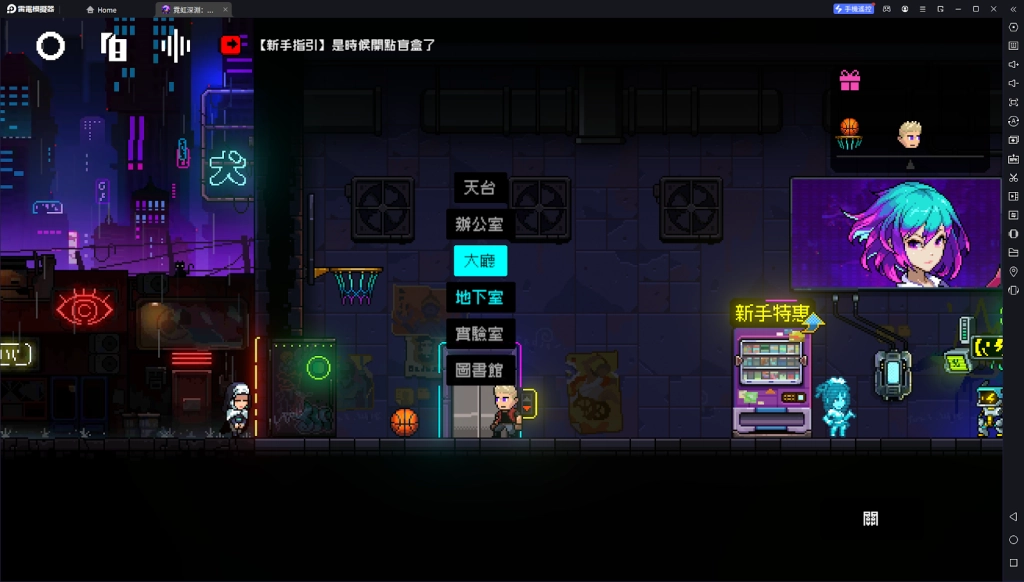
Task: Open the pink gift box icon
Action: pyautogui.click(x=850, y=80)
